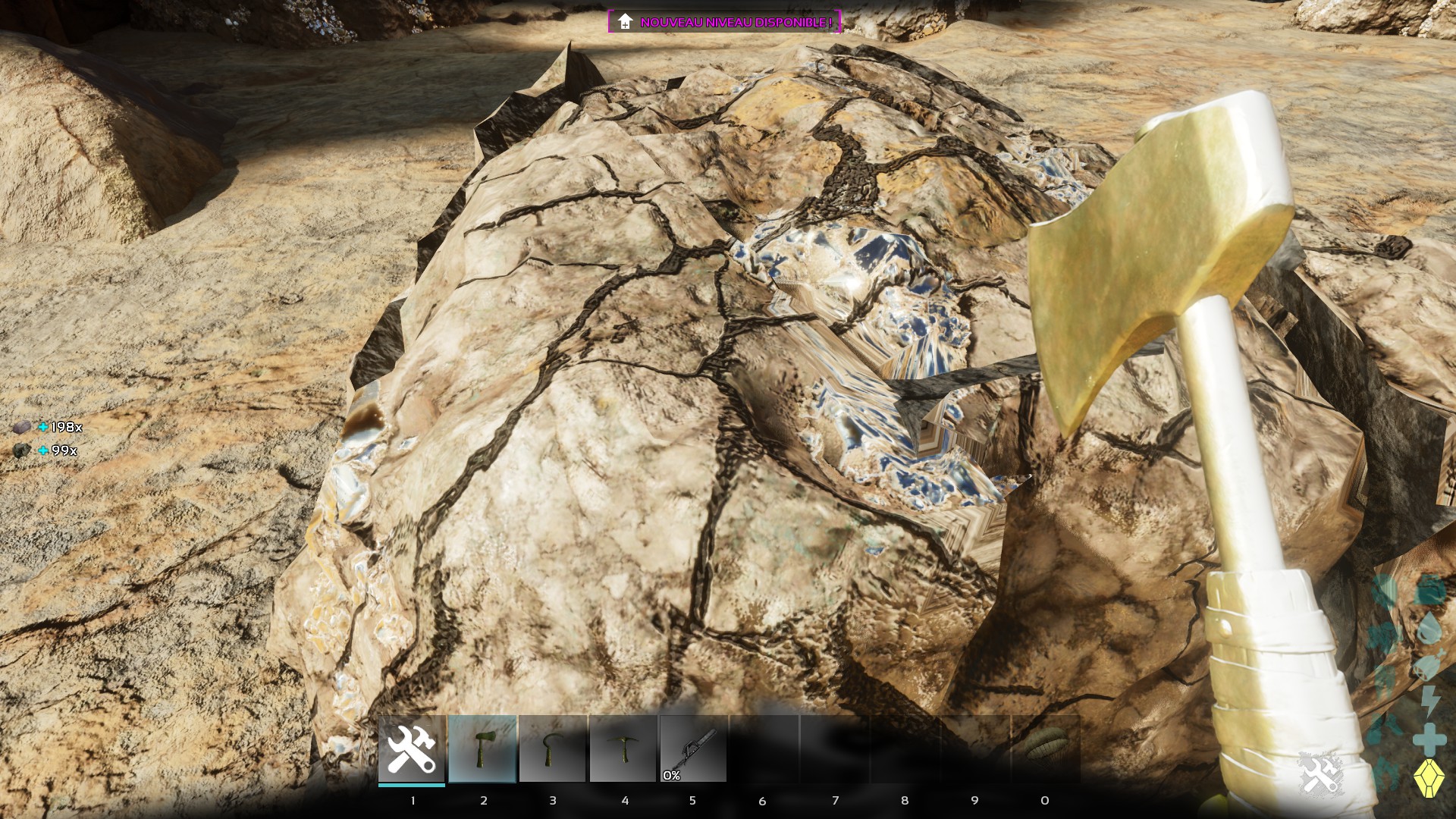
Task: Equip the hatchet from the hotbar
Action: tap(482, 748)
